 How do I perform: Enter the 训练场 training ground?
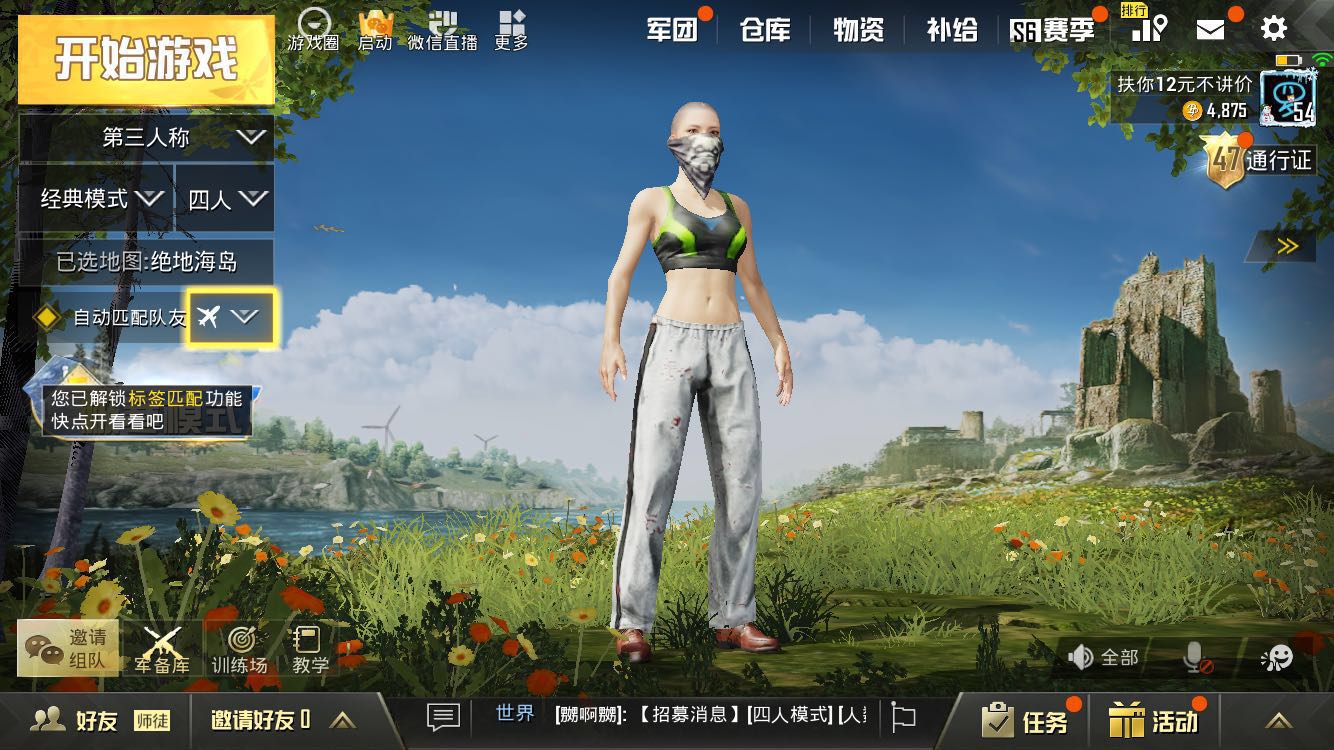(240, 650)
